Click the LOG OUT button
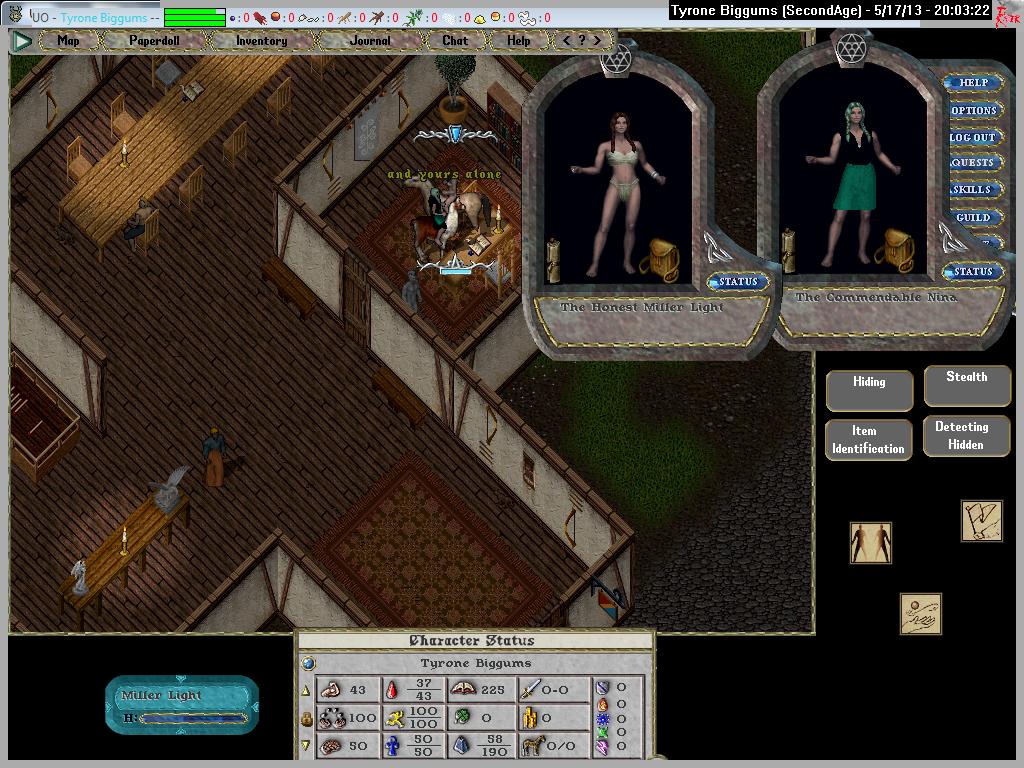Screen dimensions: 1024x768 coord(973,137)
